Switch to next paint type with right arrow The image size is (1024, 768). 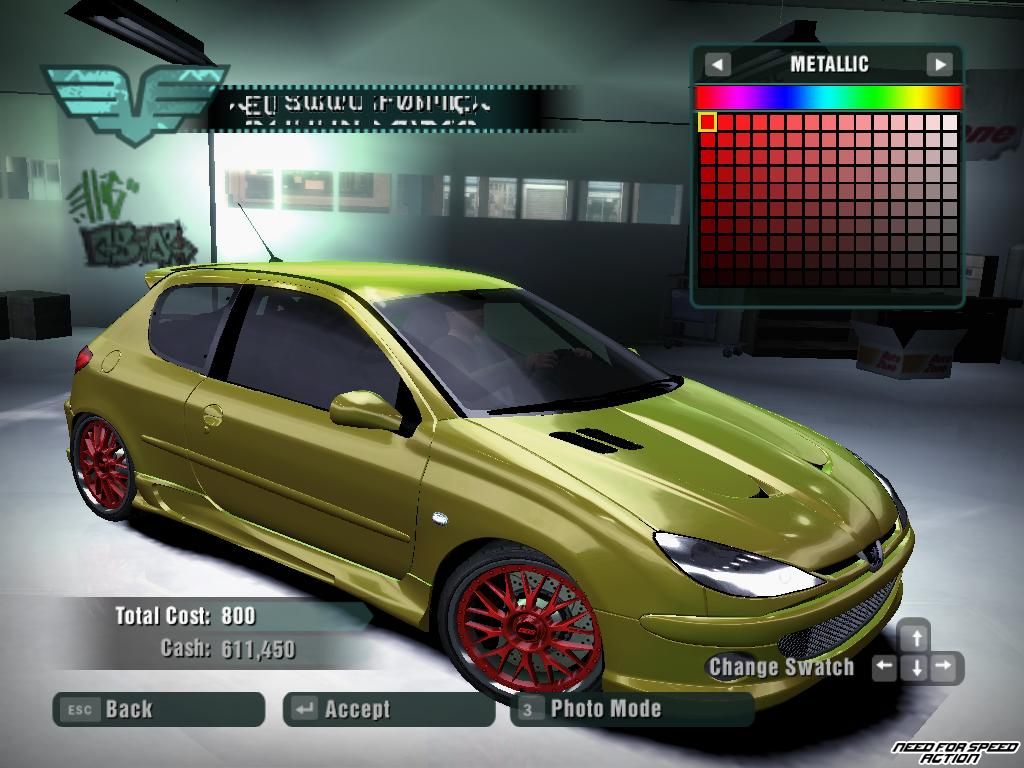[x=939, y=65]
